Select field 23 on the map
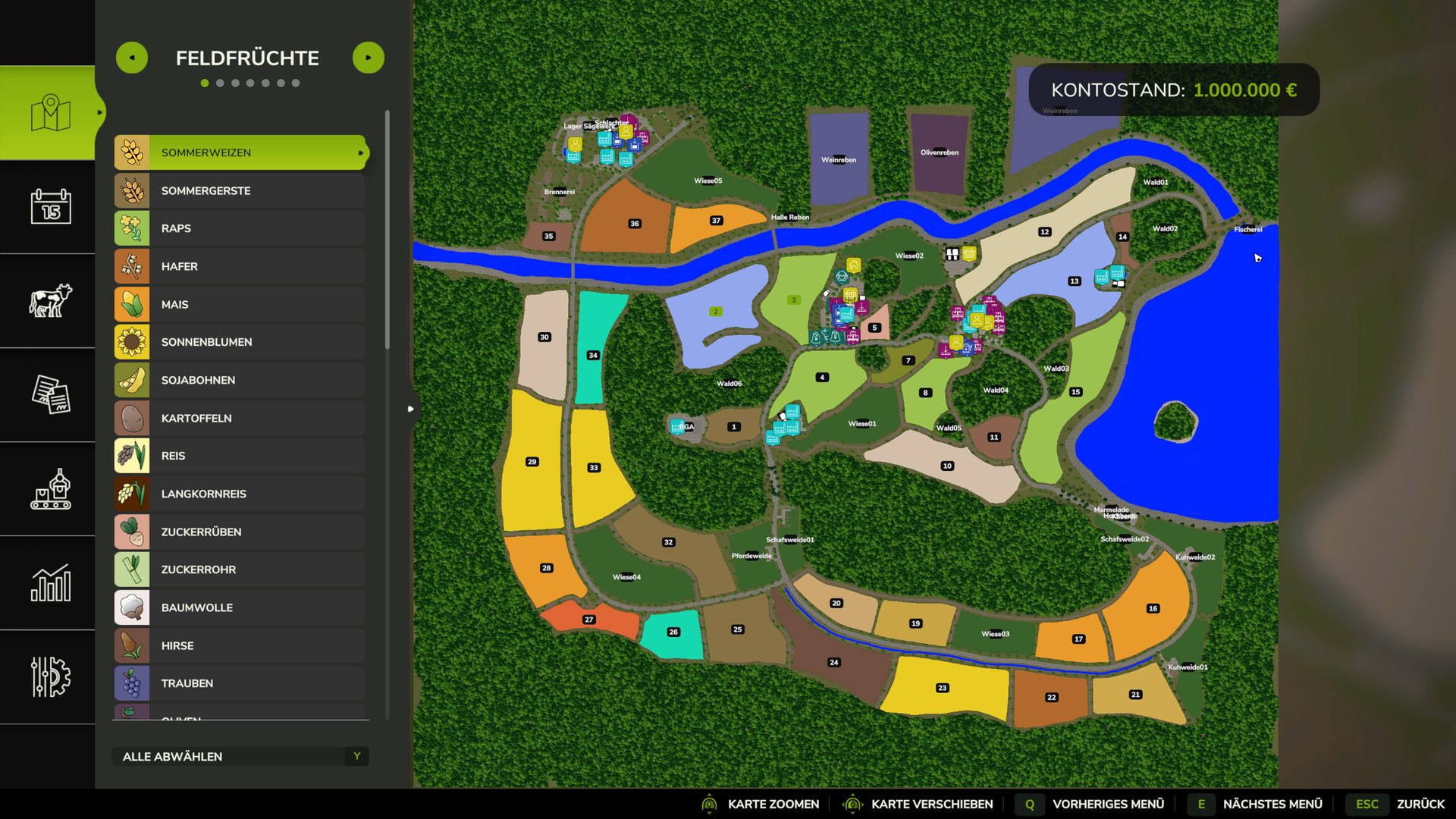 943,688
